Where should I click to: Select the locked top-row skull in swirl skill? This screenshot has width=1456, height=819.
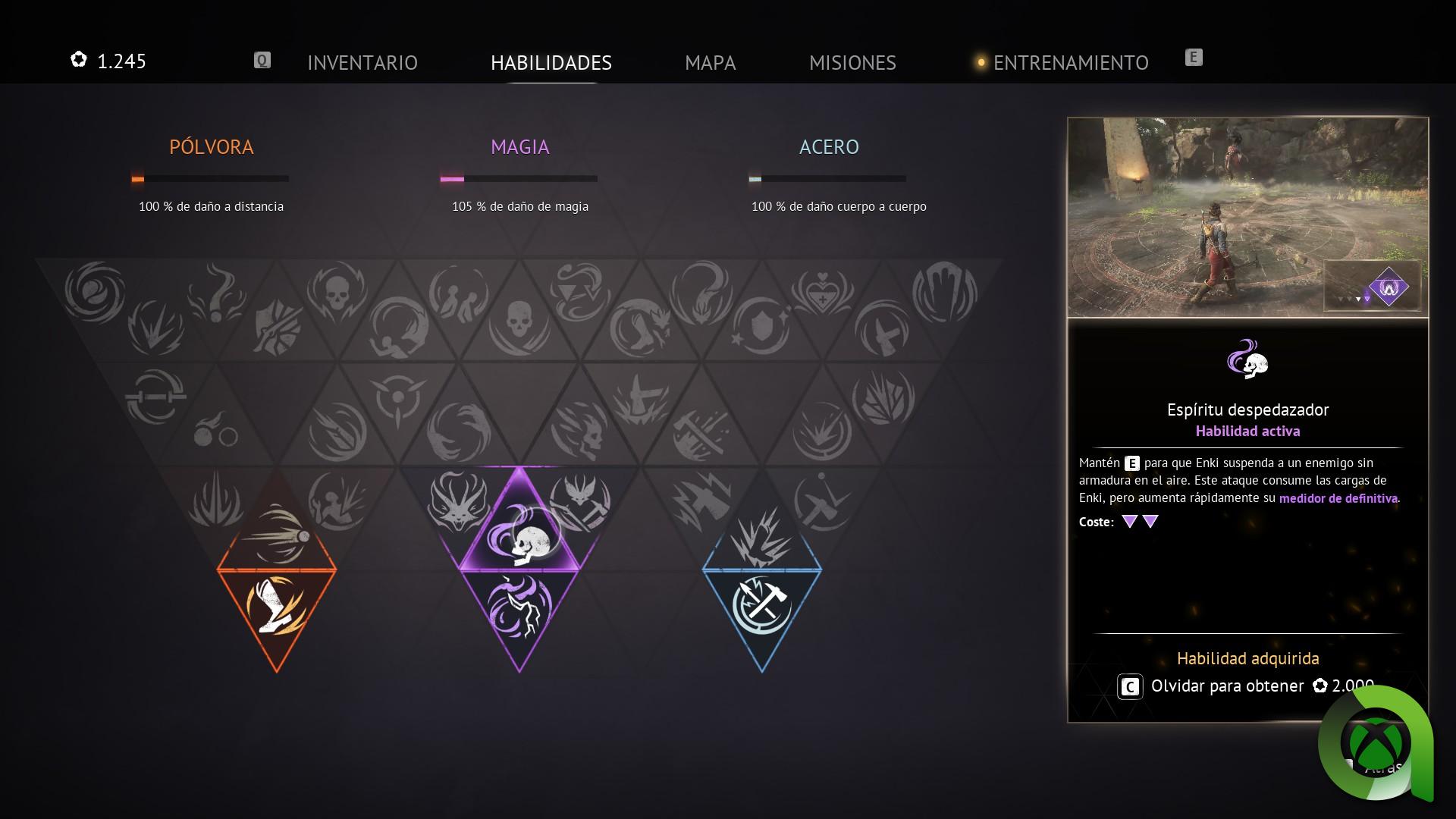(x=337, y=292)
